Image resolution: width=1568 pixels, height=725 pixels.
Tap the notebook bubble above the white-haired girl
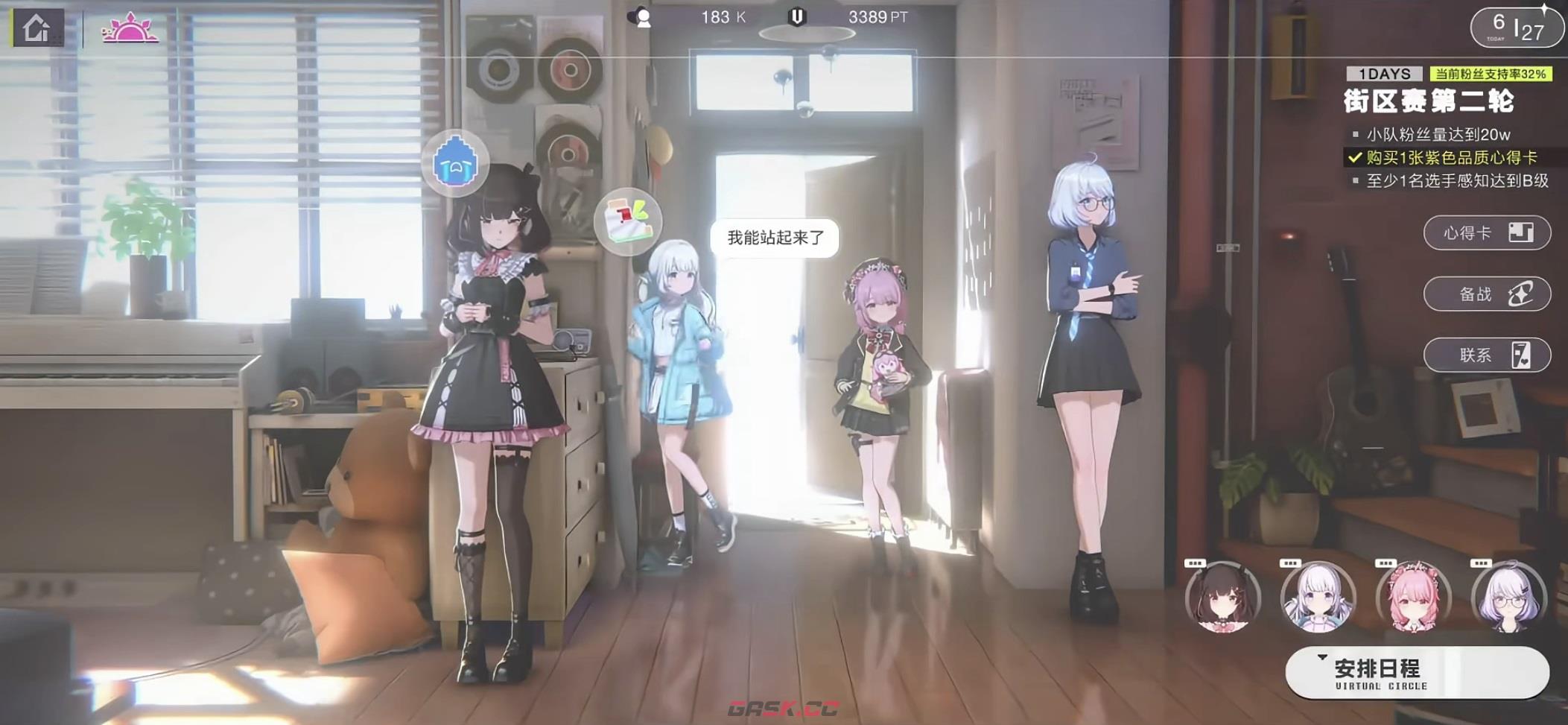point(628,221)
